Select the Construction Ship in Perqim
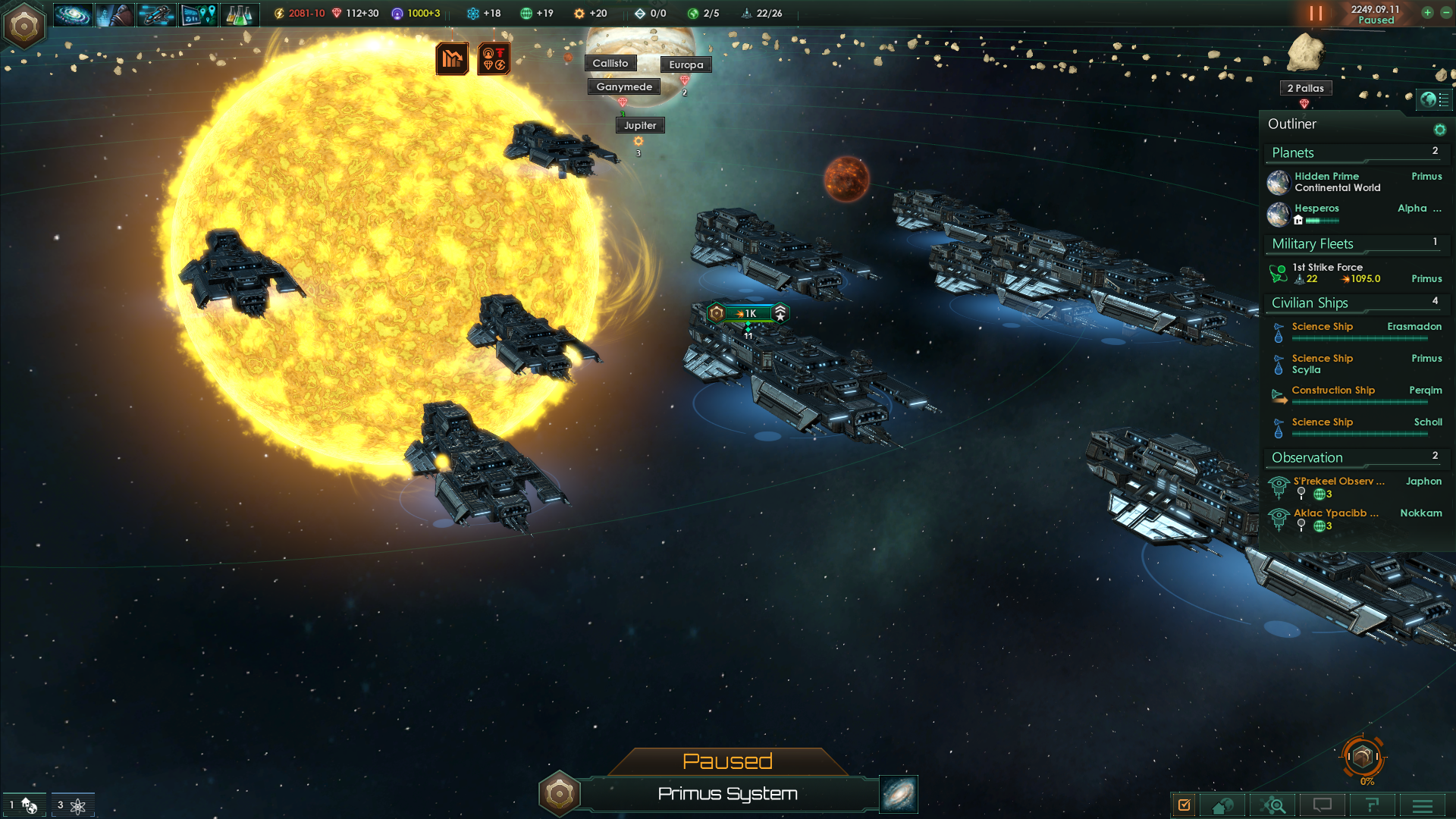 (1333, 391)
